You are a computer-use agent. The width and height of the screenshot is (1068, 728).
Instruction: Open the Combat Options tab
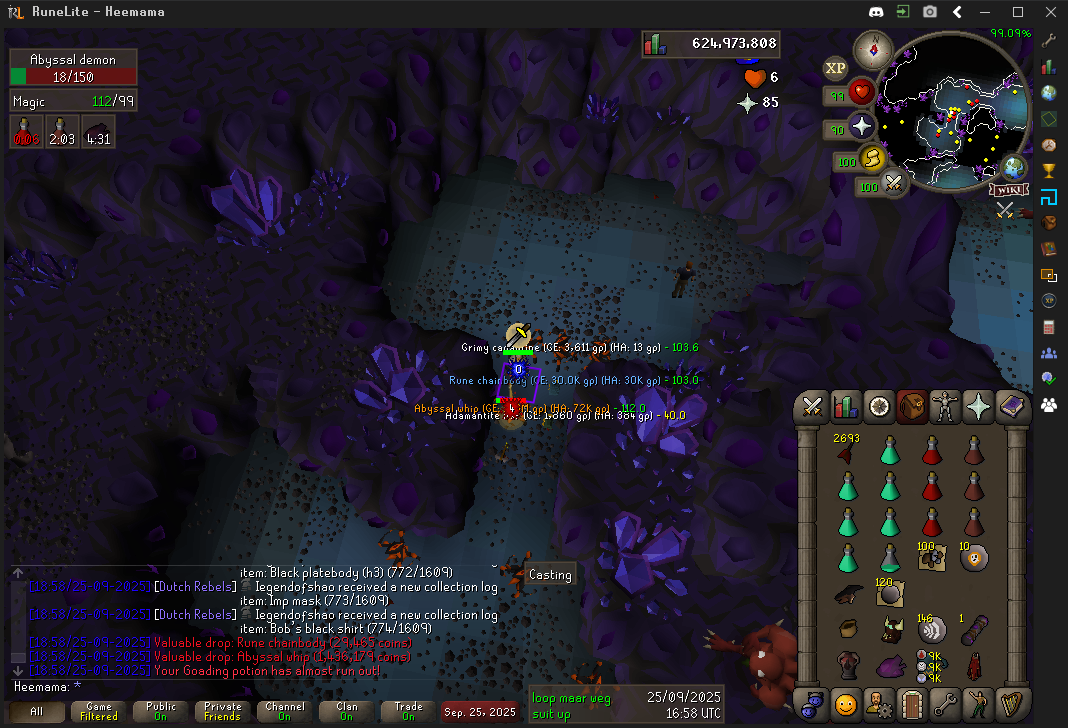[813, 406]
